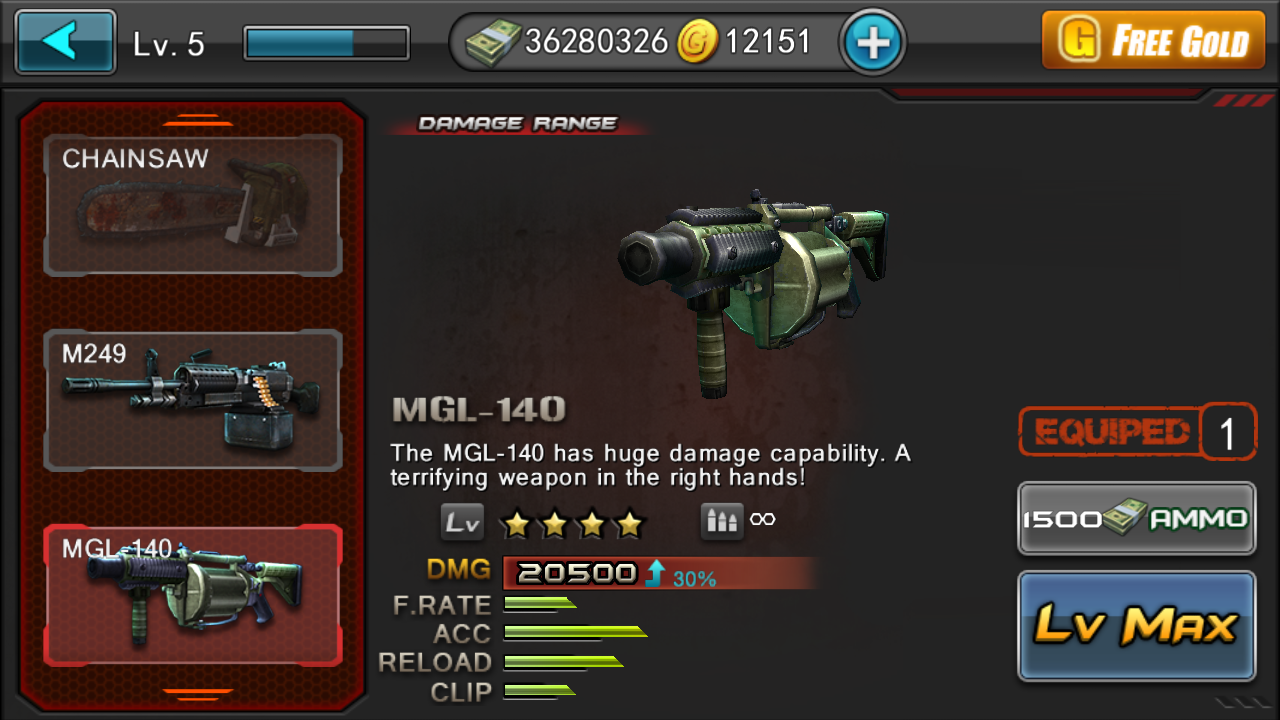Tap the Damage Range header label
This screenshot has height=720, width=1280.
pyautogui.click(x=516, y=122)
